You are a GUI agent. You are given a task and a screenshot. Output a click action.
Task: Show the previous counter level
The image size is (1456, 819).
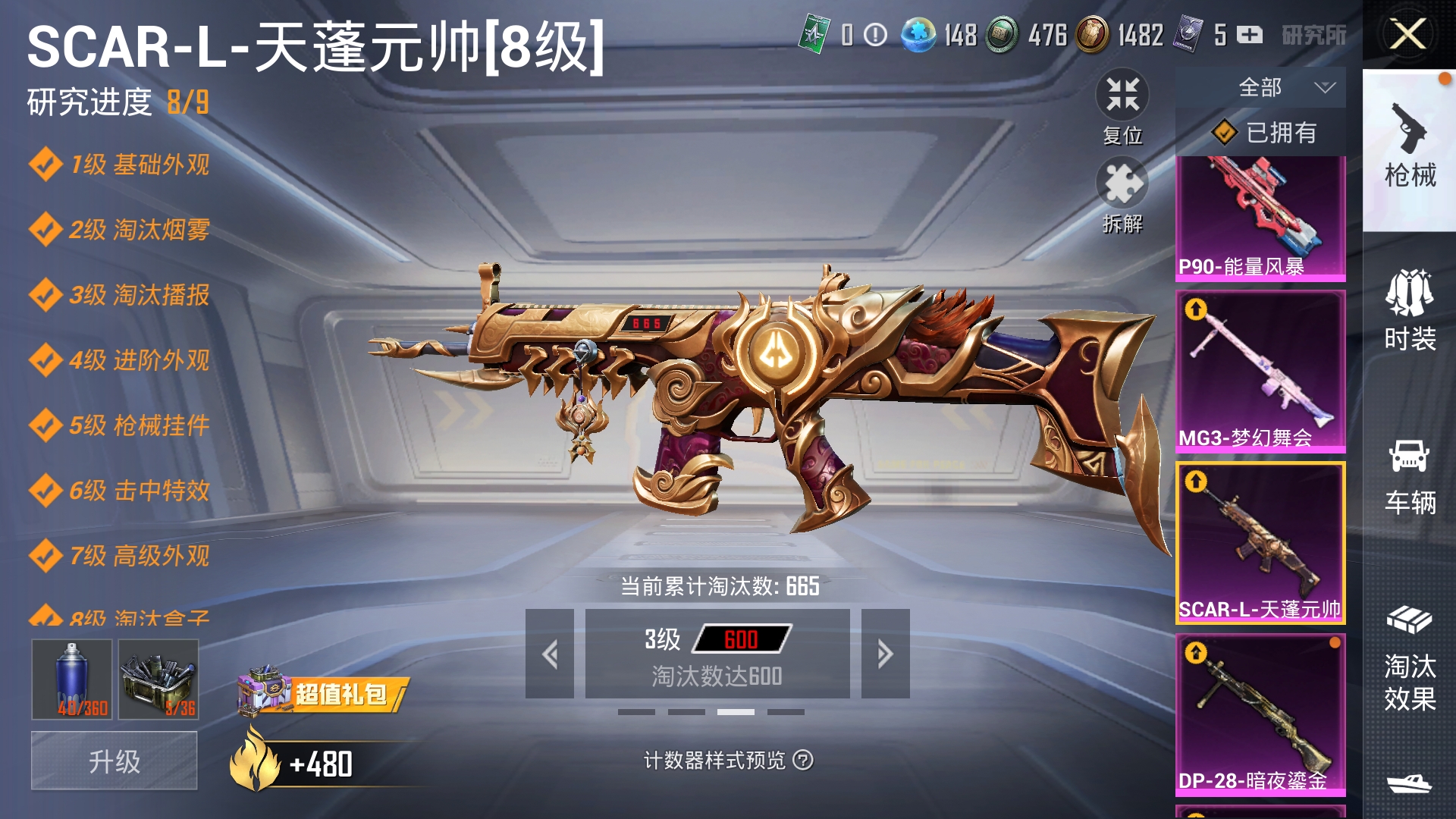550,654
